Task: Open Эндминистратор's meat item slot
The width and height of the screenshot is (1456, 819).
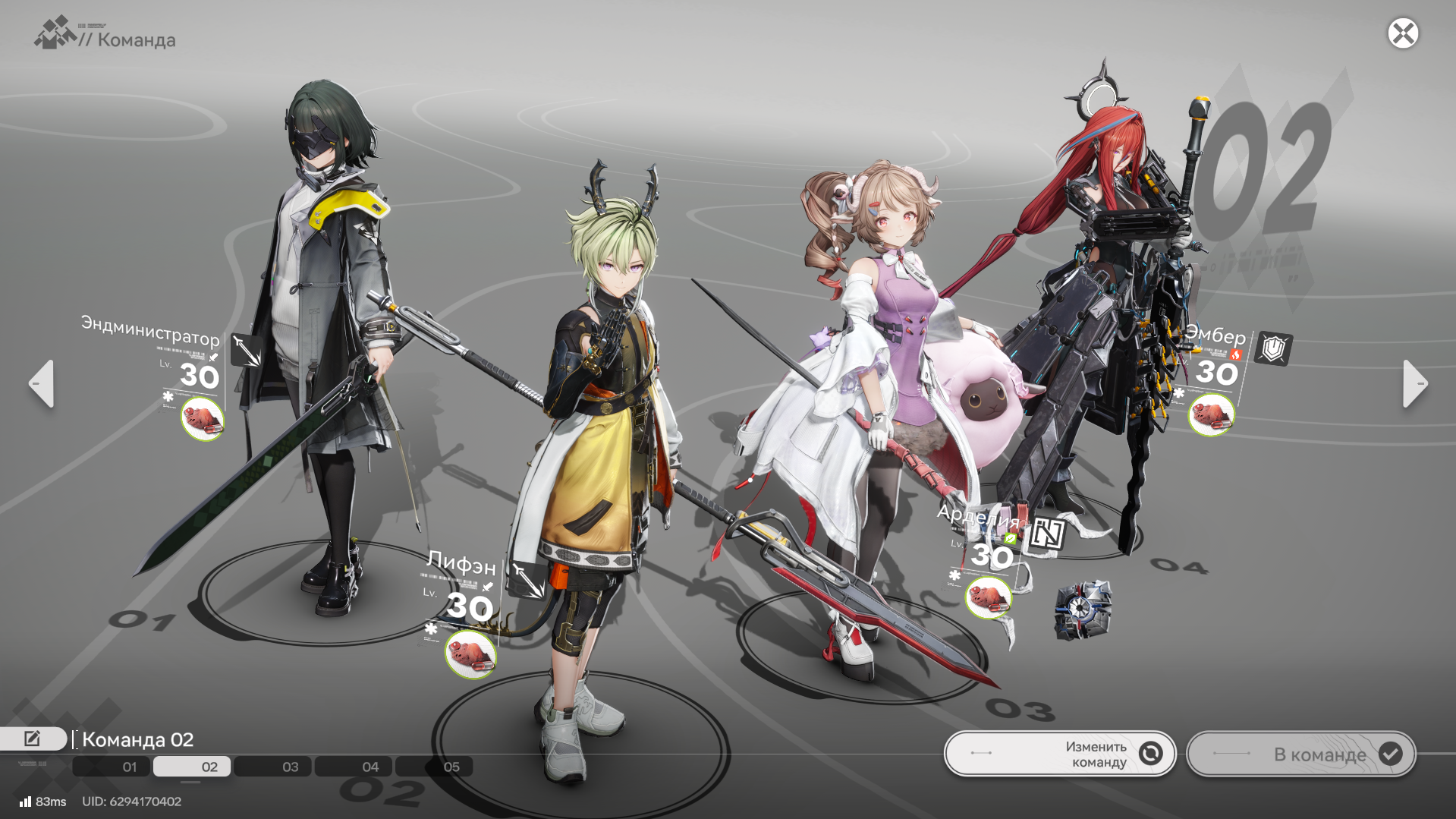Action: pos(203,419)
